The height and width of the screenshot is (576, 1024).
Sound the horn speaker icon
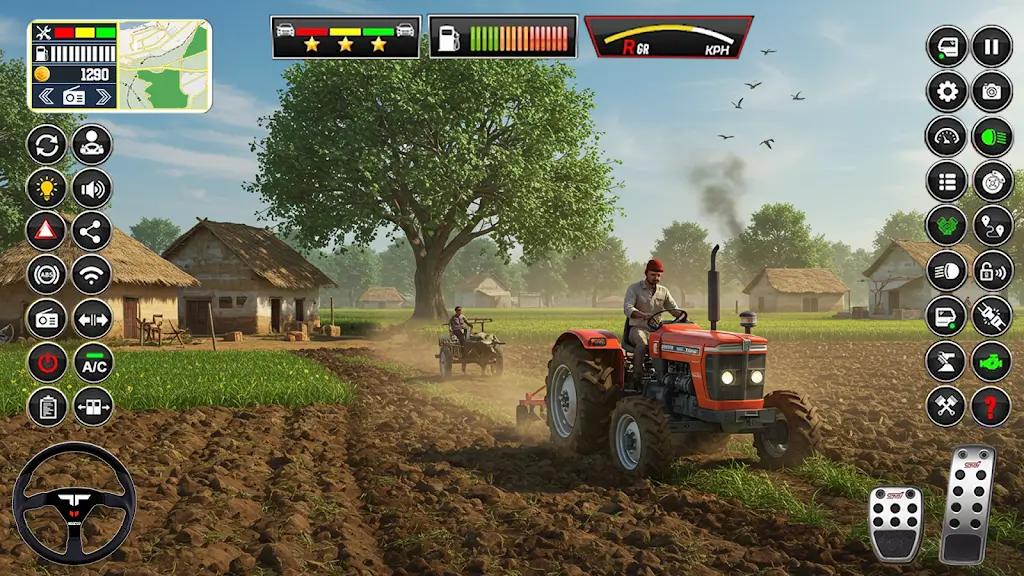click(x=92, y=187)
